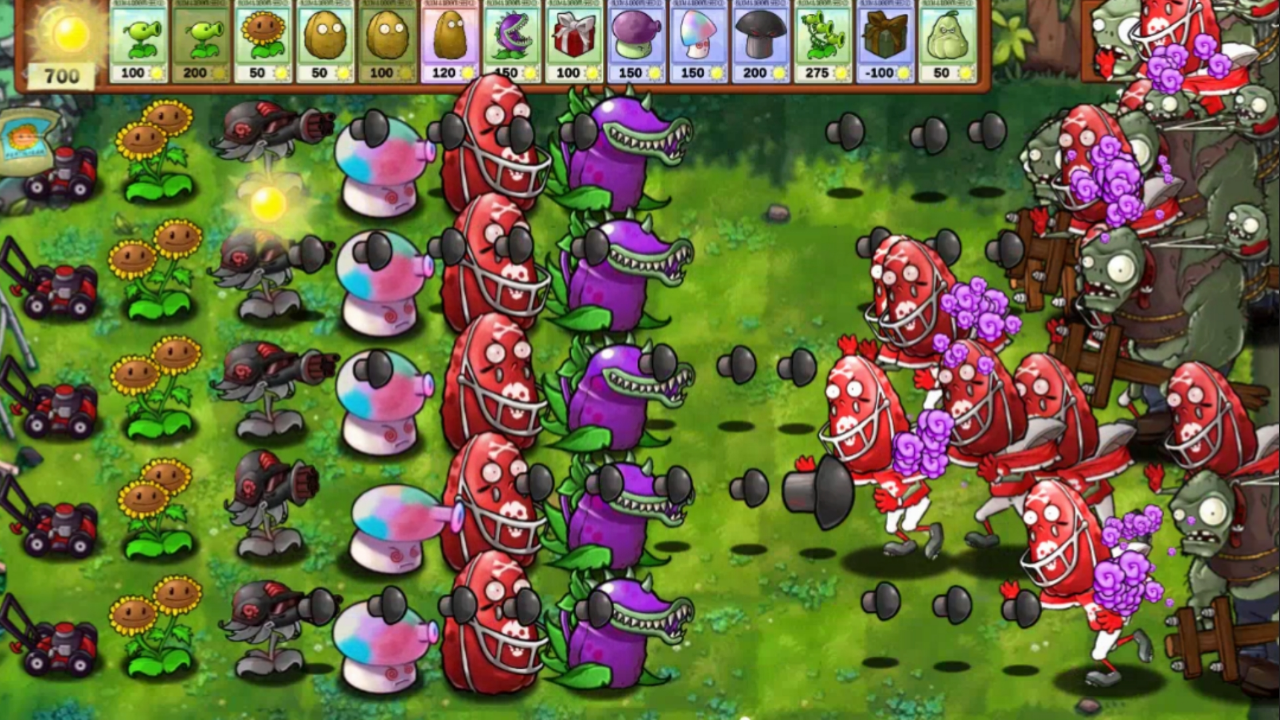Select the Chomper seed packet
The image size is (1280, 720).
pos(512,40)
